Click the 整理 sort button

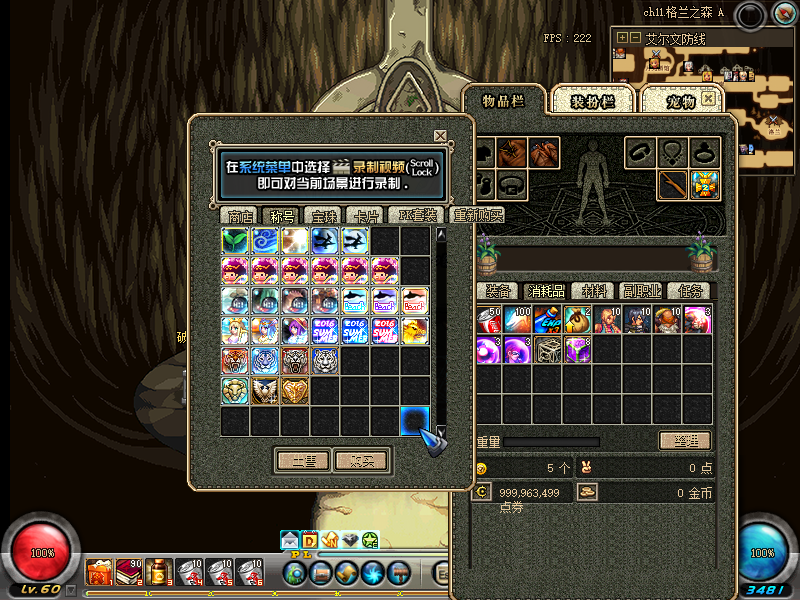[685, 441]
